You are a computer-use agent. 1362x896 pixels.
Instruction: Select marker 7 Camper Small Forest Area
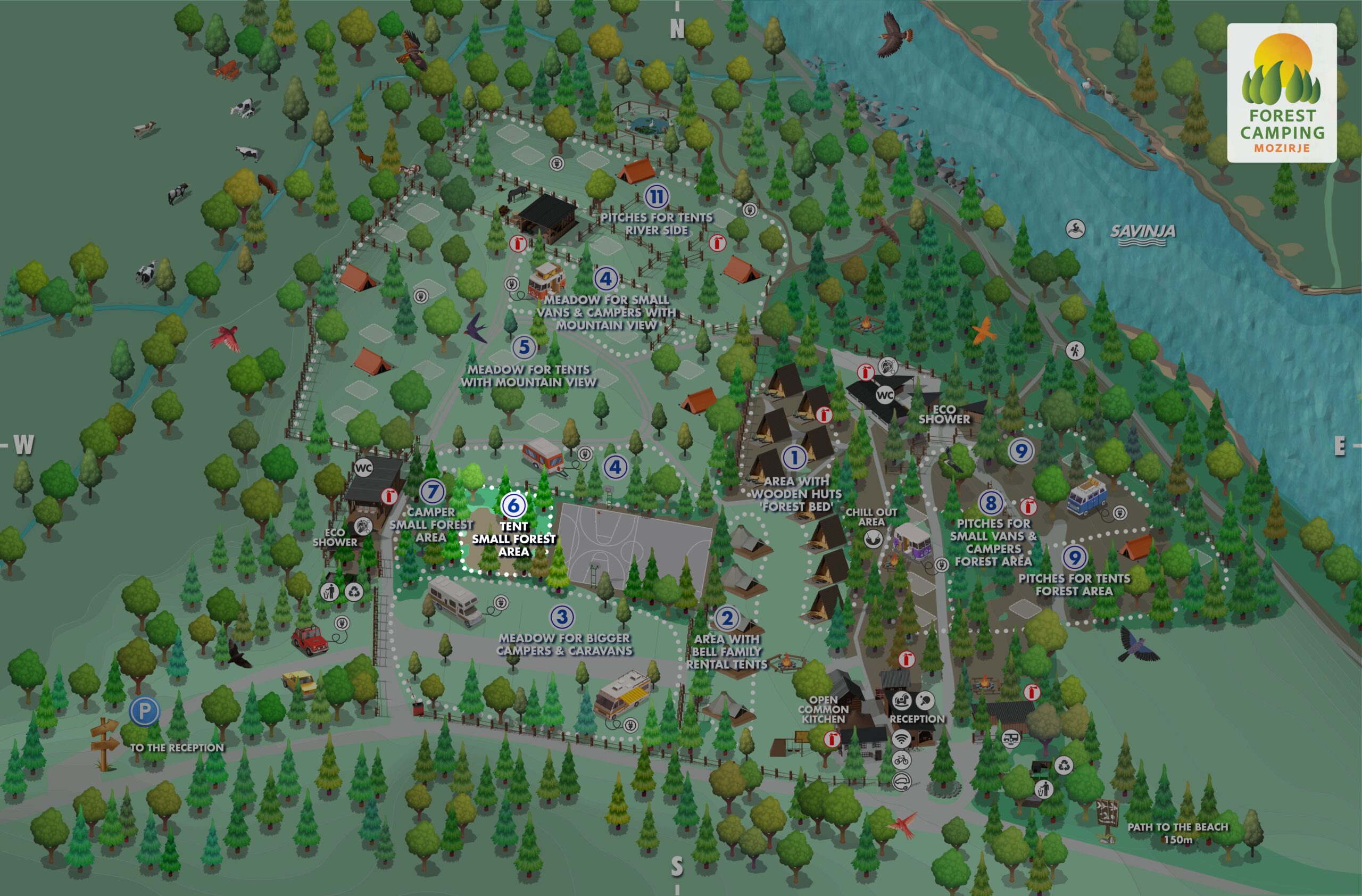(x=433, y=491)
